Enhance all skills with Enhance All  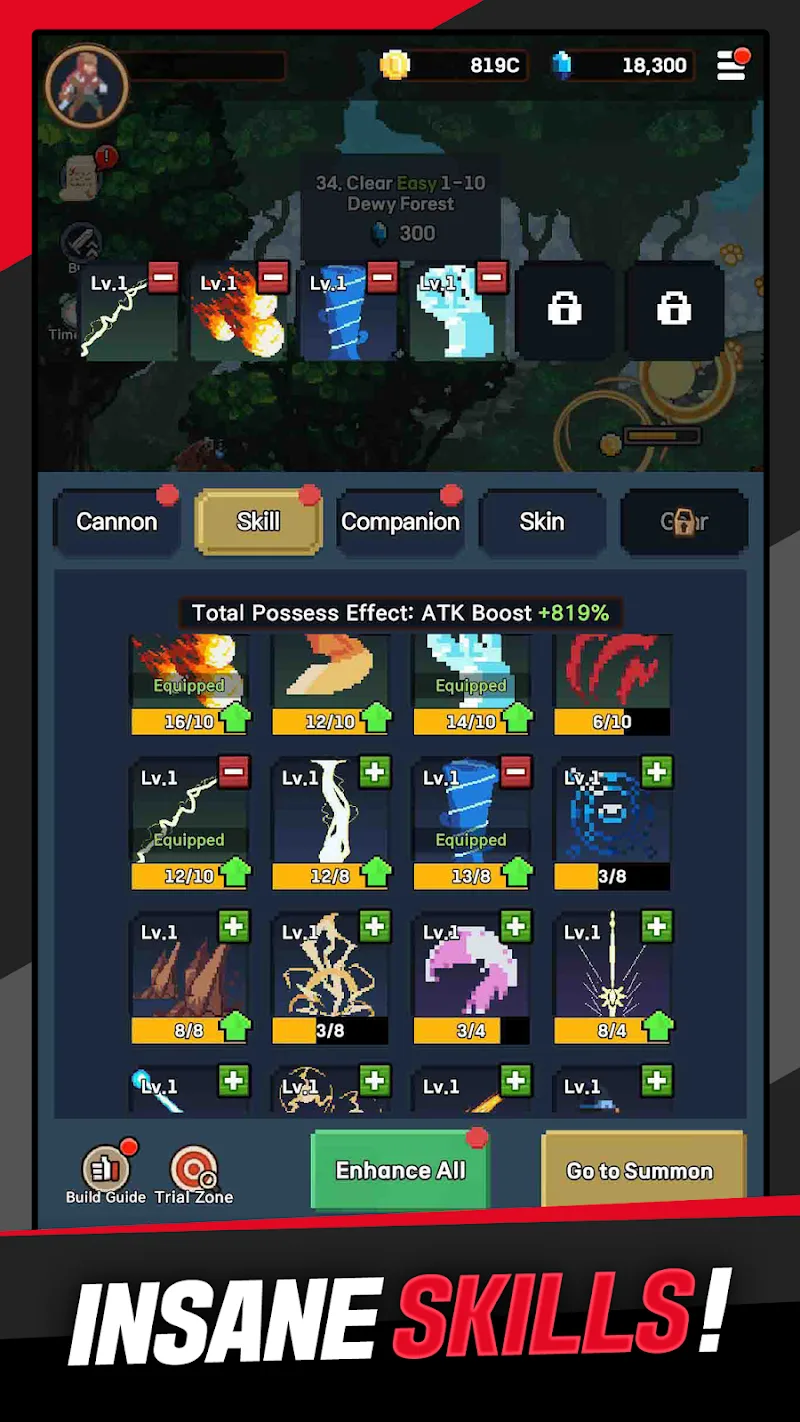pyautogui.click(x=400, y=1170)
